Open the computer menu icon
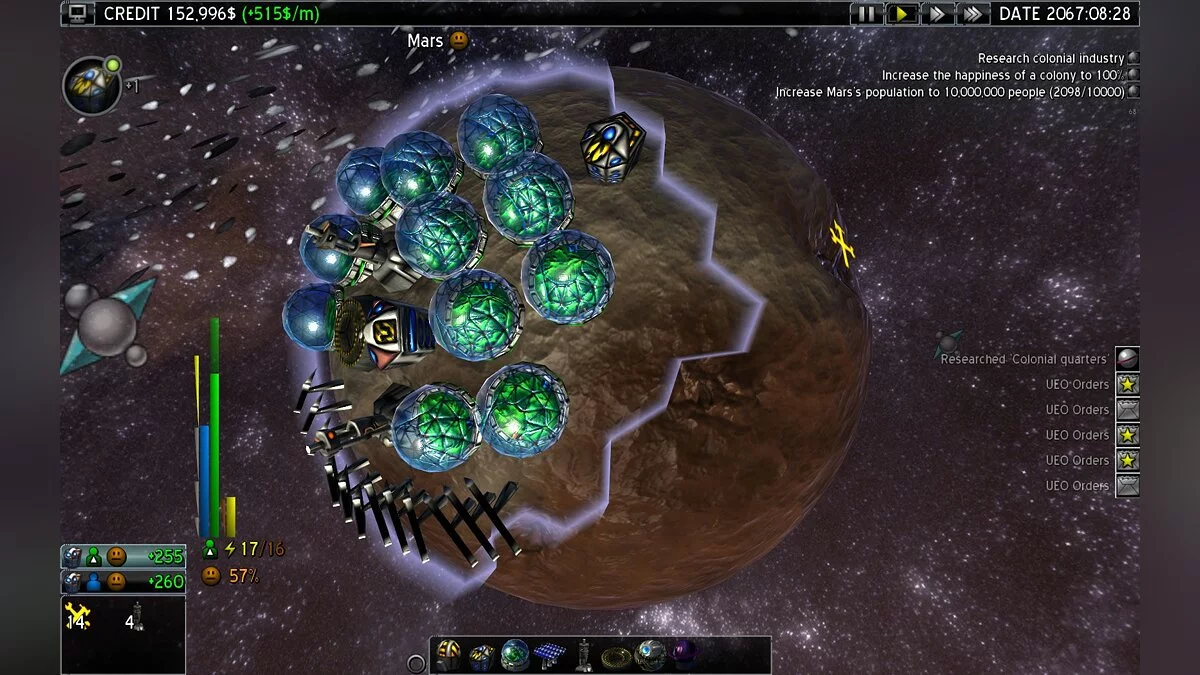The width and height of the screenshot is (1200, 675). point(77,13)
